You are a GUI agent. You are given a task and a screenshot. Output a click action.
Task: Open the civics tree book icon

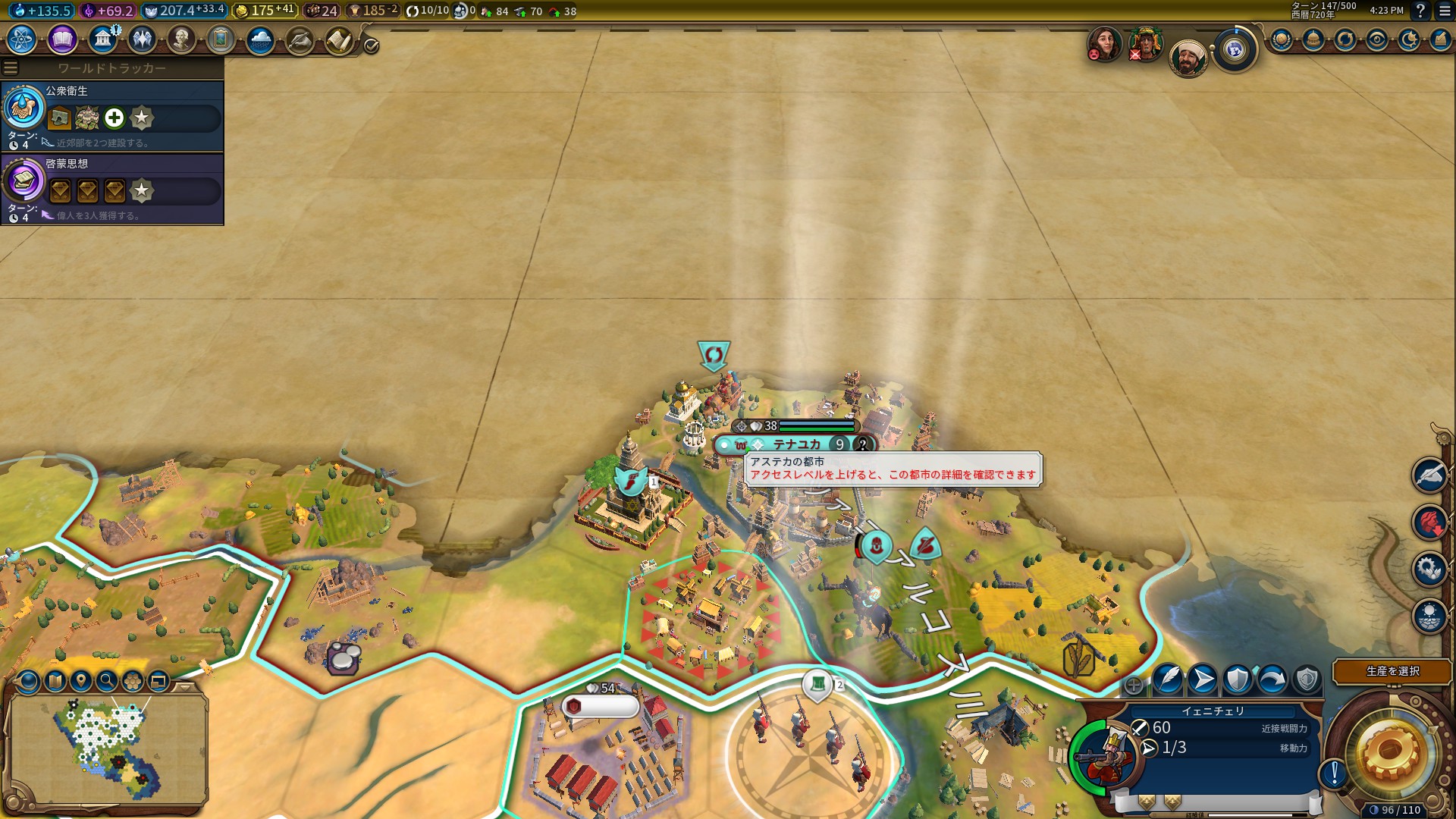(x=62, y=39)
